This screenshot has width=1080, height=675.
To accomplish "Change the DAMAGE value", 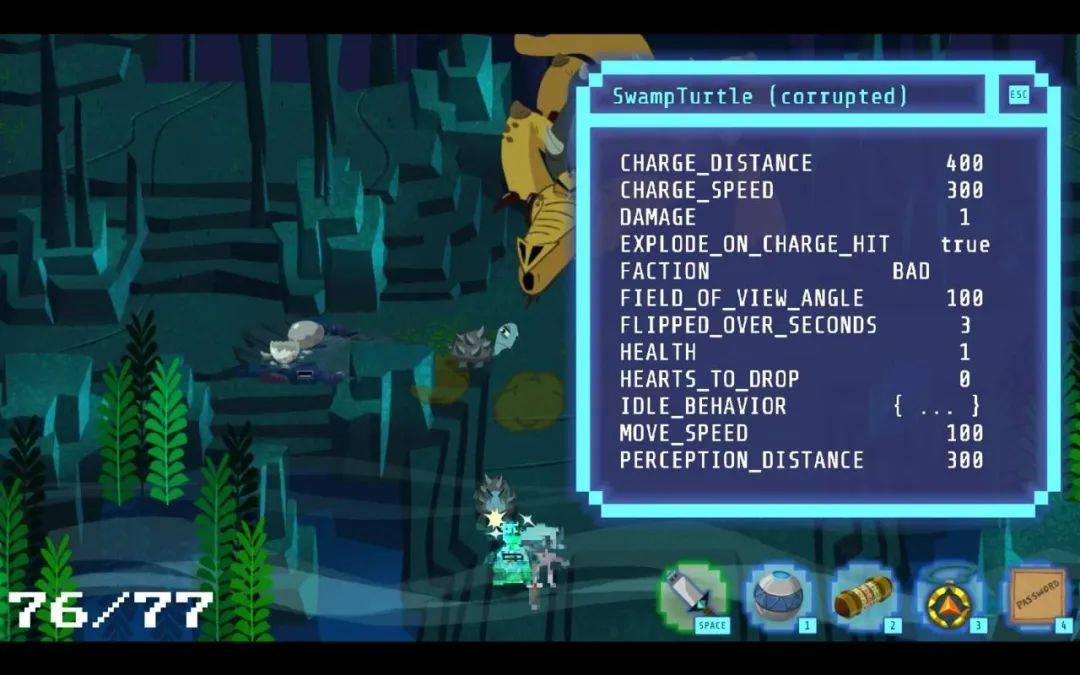I will (964, 217).
